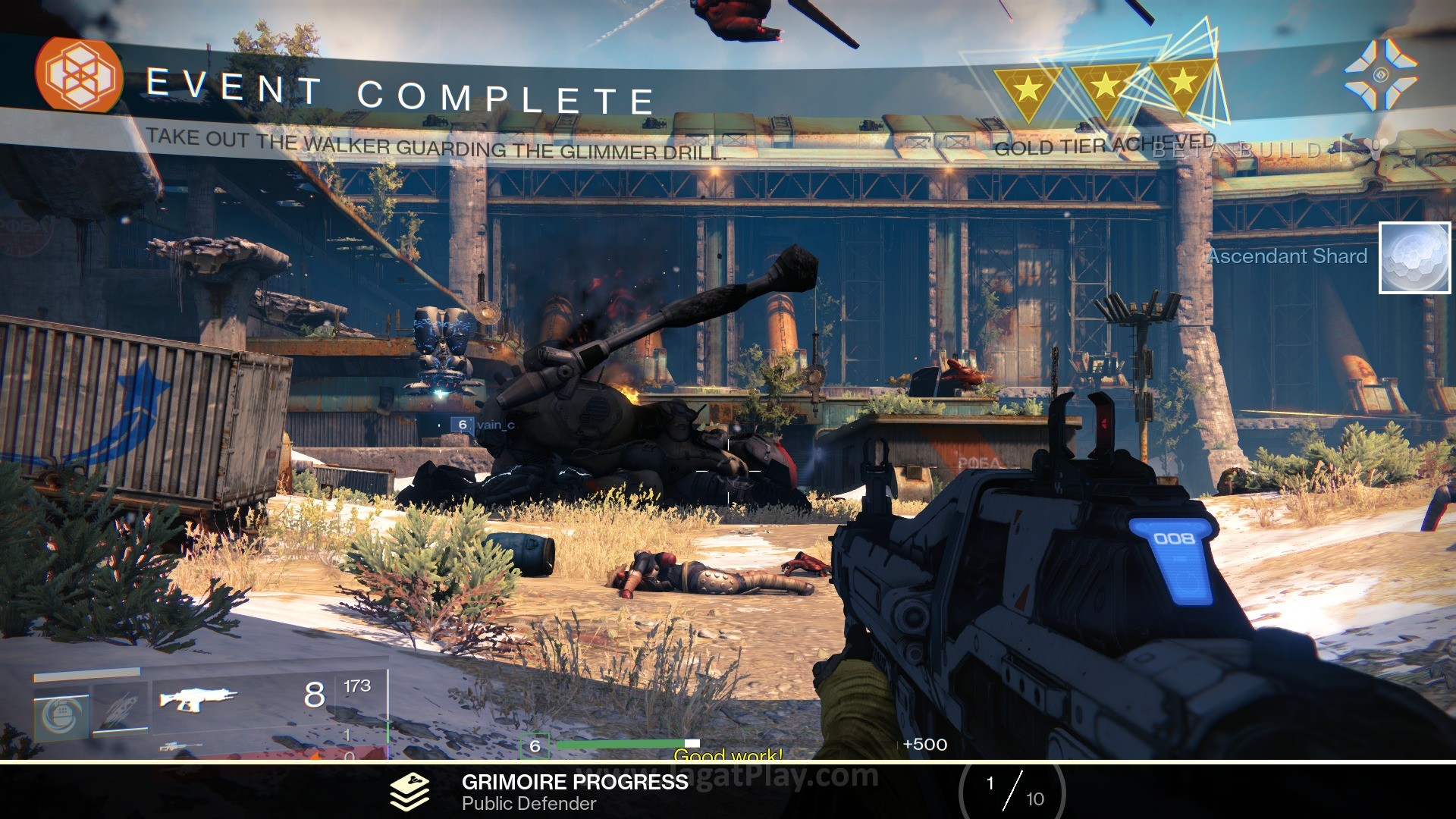Activate the grenade ability icon

[x=62, y=714]
